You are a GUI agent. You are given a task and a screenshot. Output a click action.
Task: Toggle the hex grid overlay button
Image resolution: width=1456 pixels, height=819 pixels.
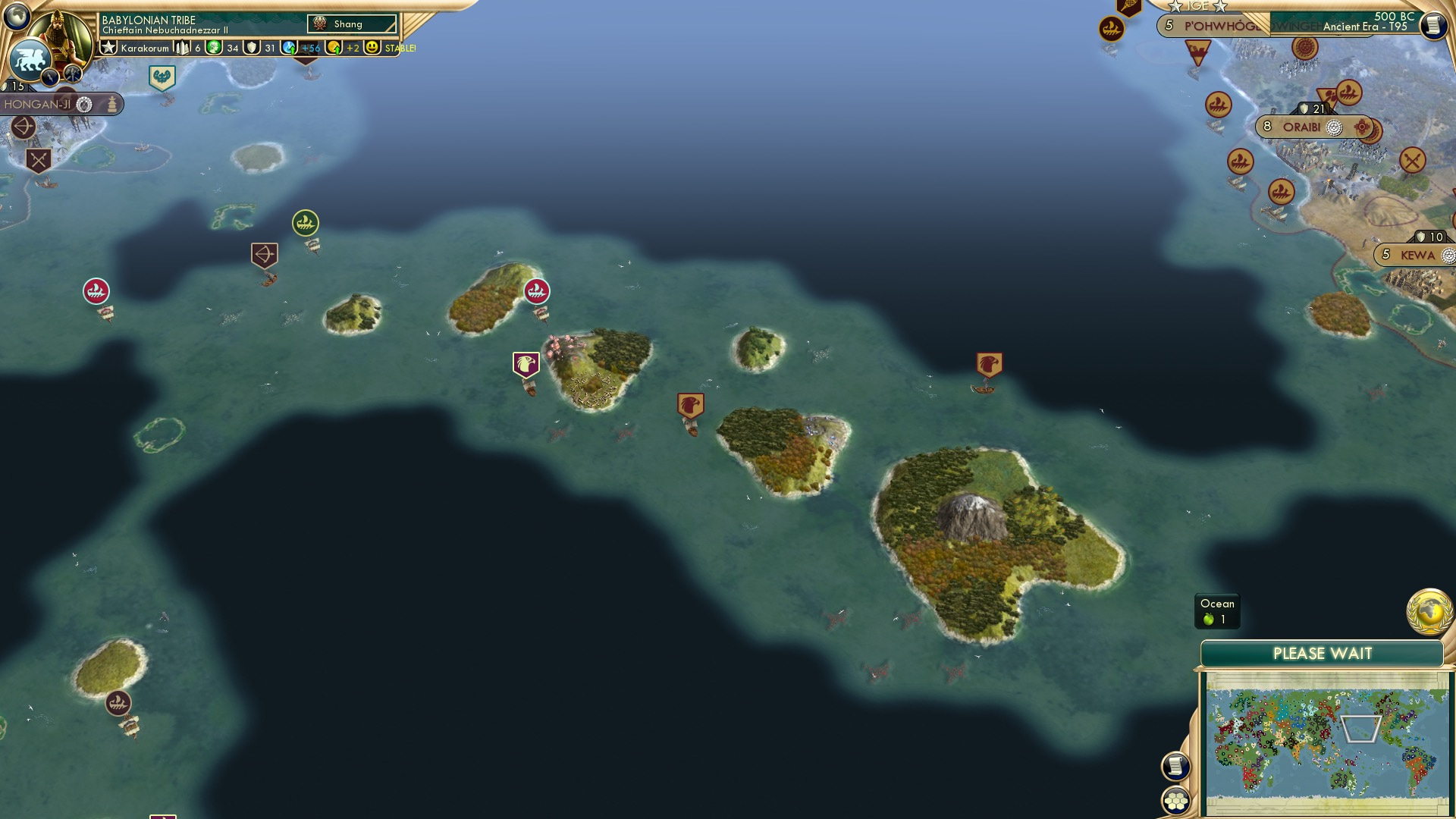pyautogui.click(x=1176, y=802)
